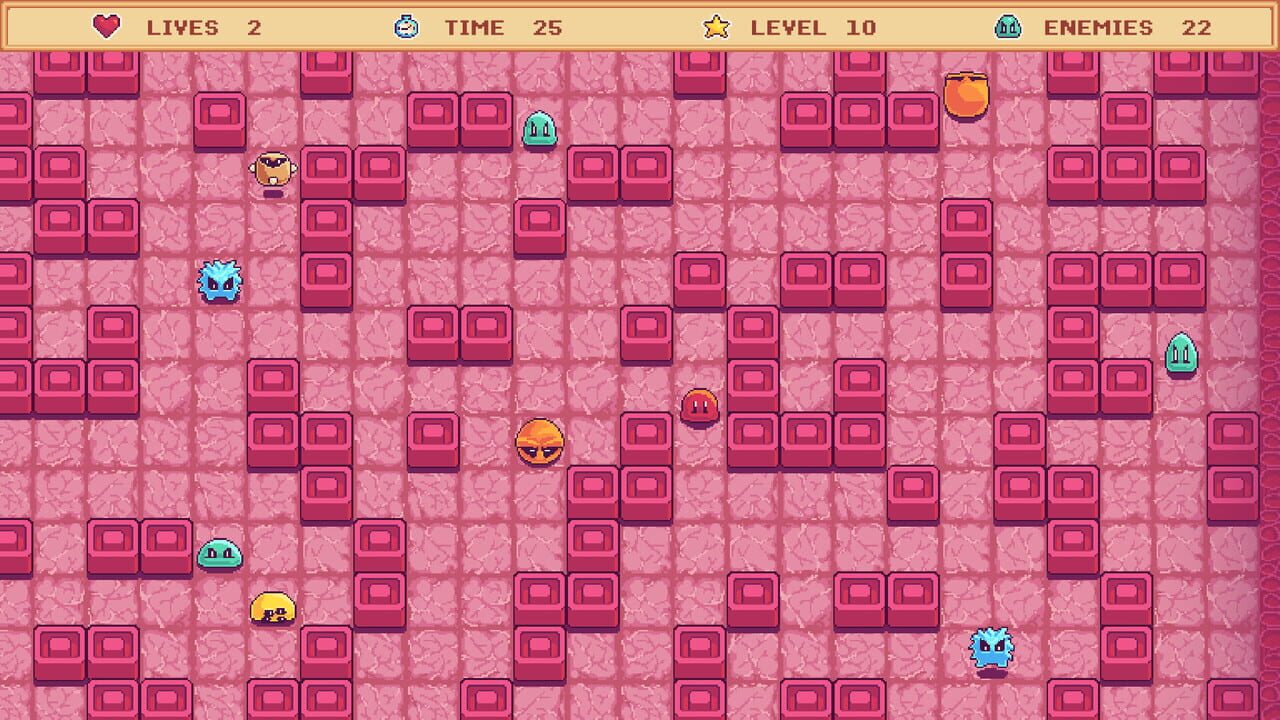This screenshot has width=1280, height=720.
Task: Select the LEVEL 10 text label
Action: tap(790, 28)
